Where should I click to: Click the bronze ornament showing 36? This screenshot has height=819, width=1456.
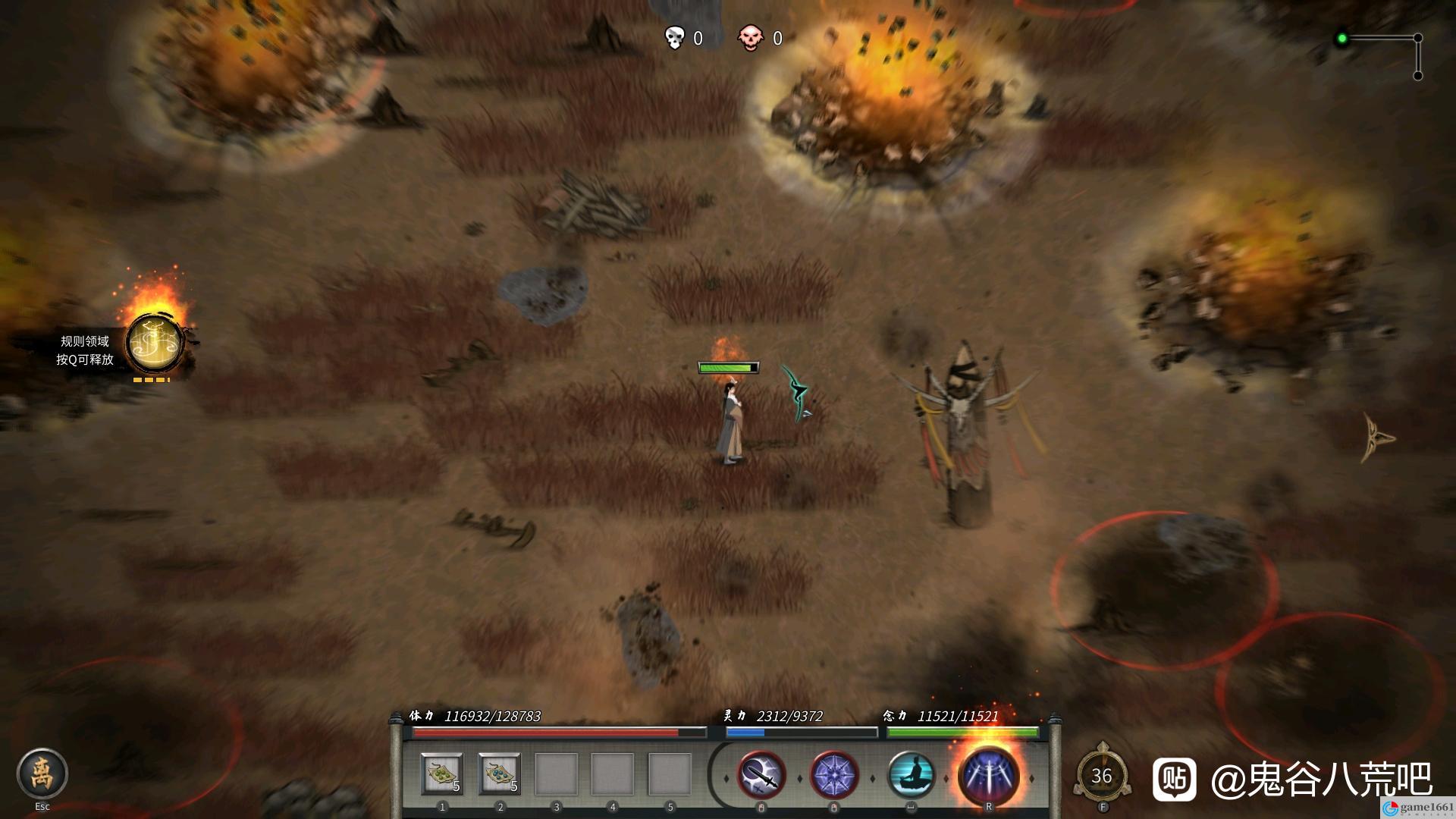[1102, 777]
